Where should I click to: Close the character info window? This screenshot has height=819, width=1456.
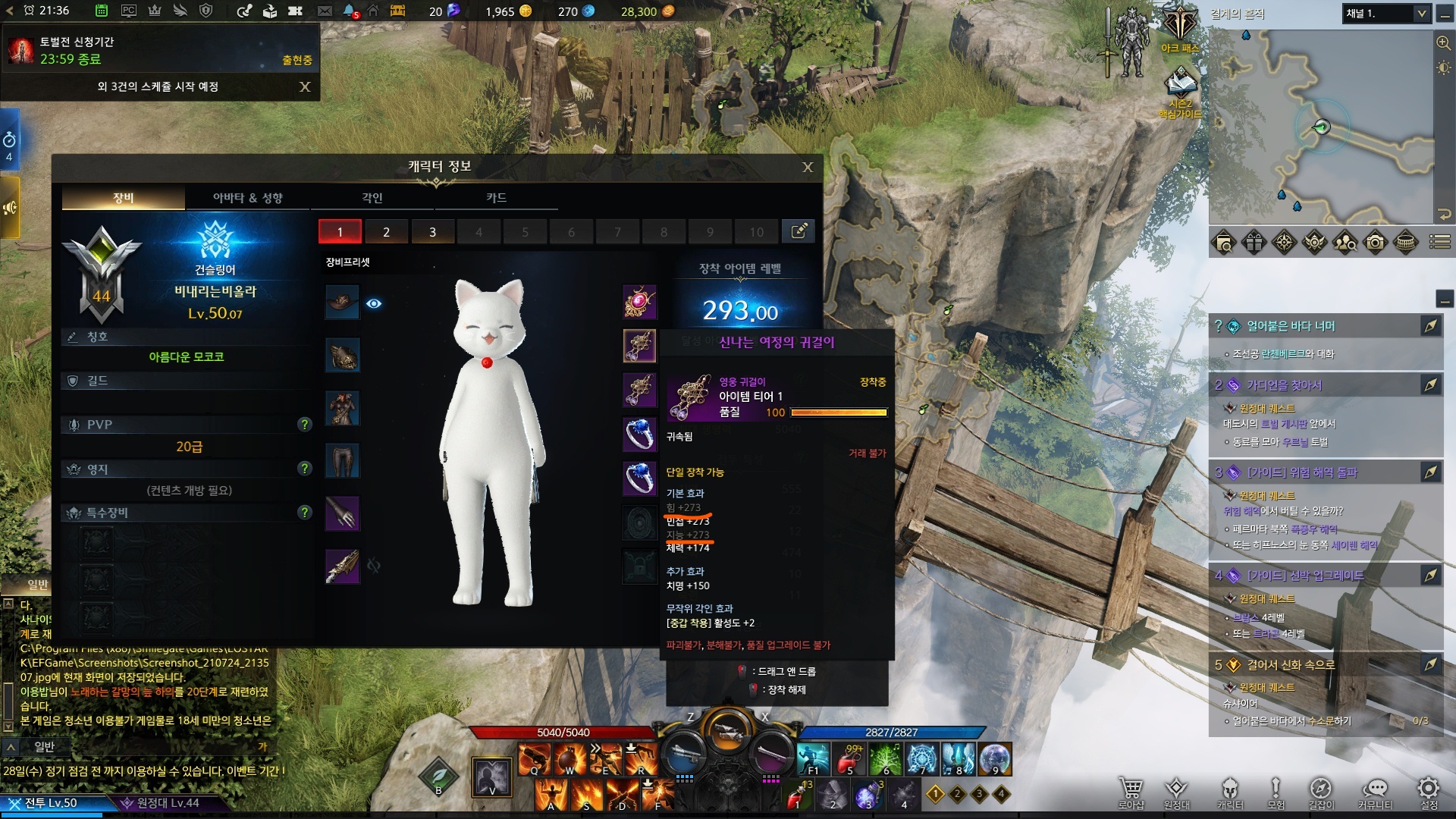(x=808, y=167)
